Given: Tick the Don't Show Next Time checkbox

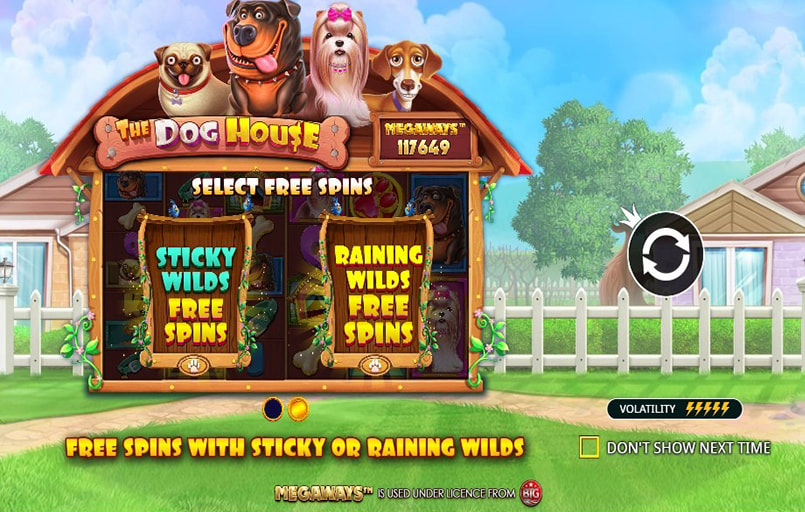Looking at the screenshot, I should point(590,447).
